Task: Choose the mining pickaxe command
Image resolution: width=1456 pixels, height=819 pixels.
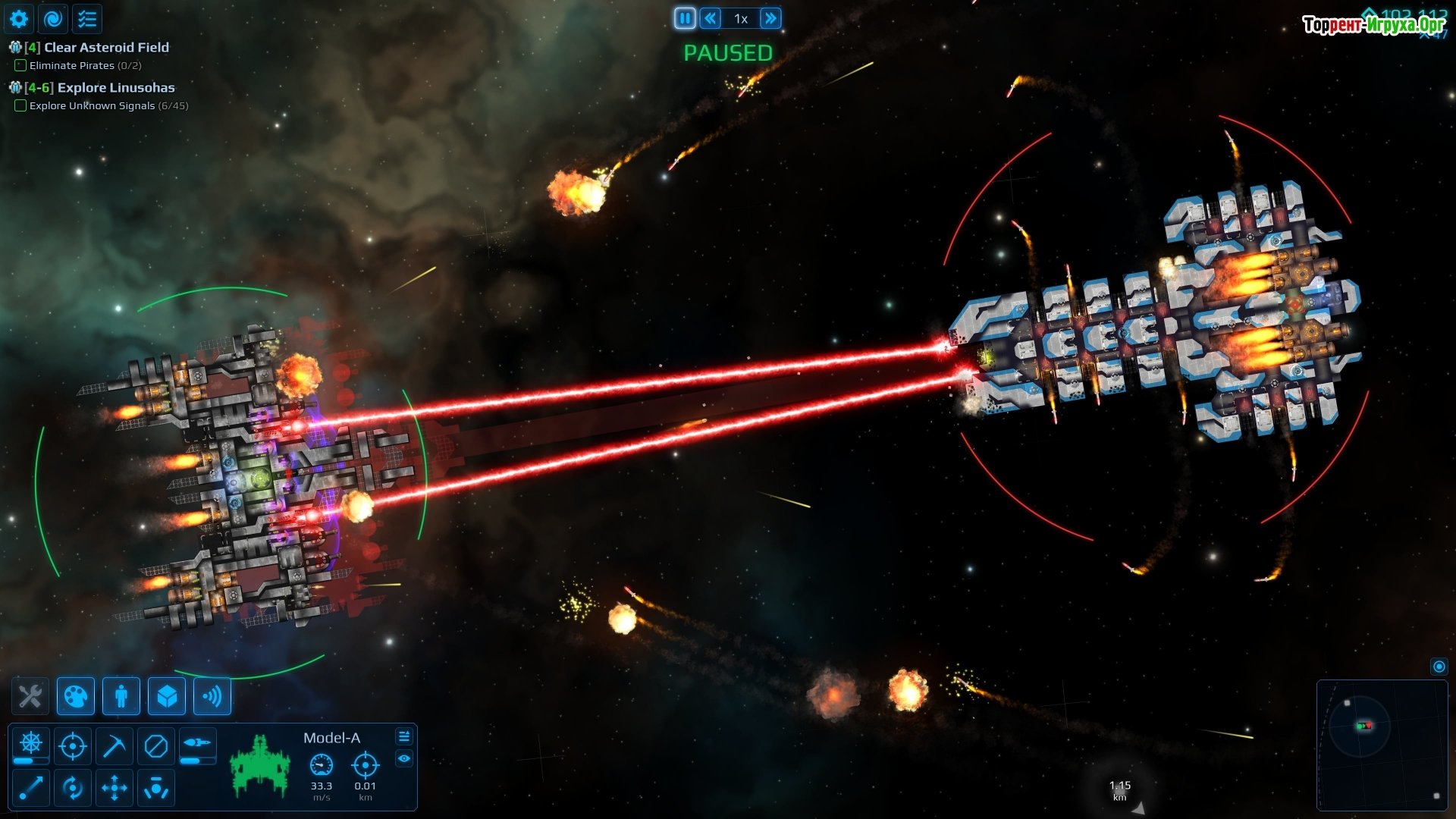Action: pyautogui.click(x=115, y=746)
